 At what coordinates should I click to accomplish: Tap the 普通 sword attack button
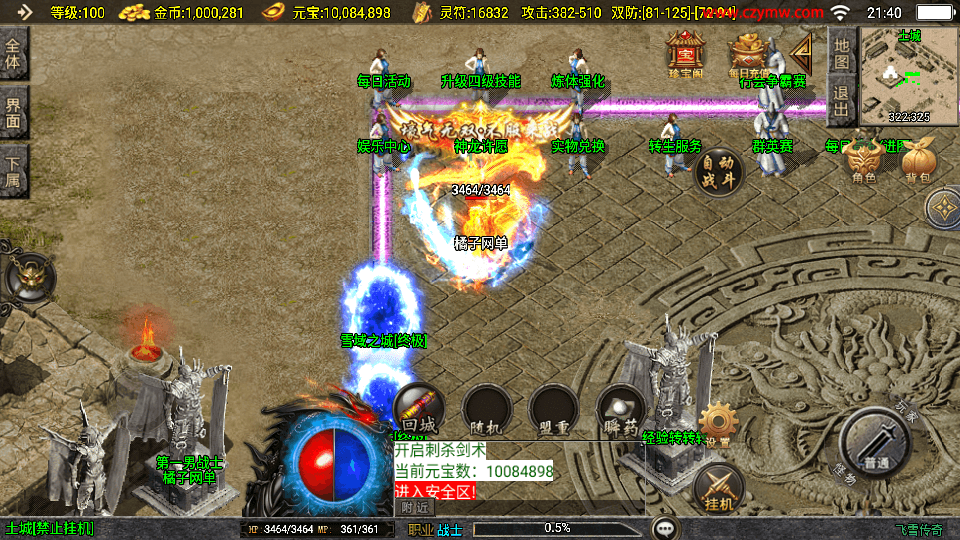875,444
